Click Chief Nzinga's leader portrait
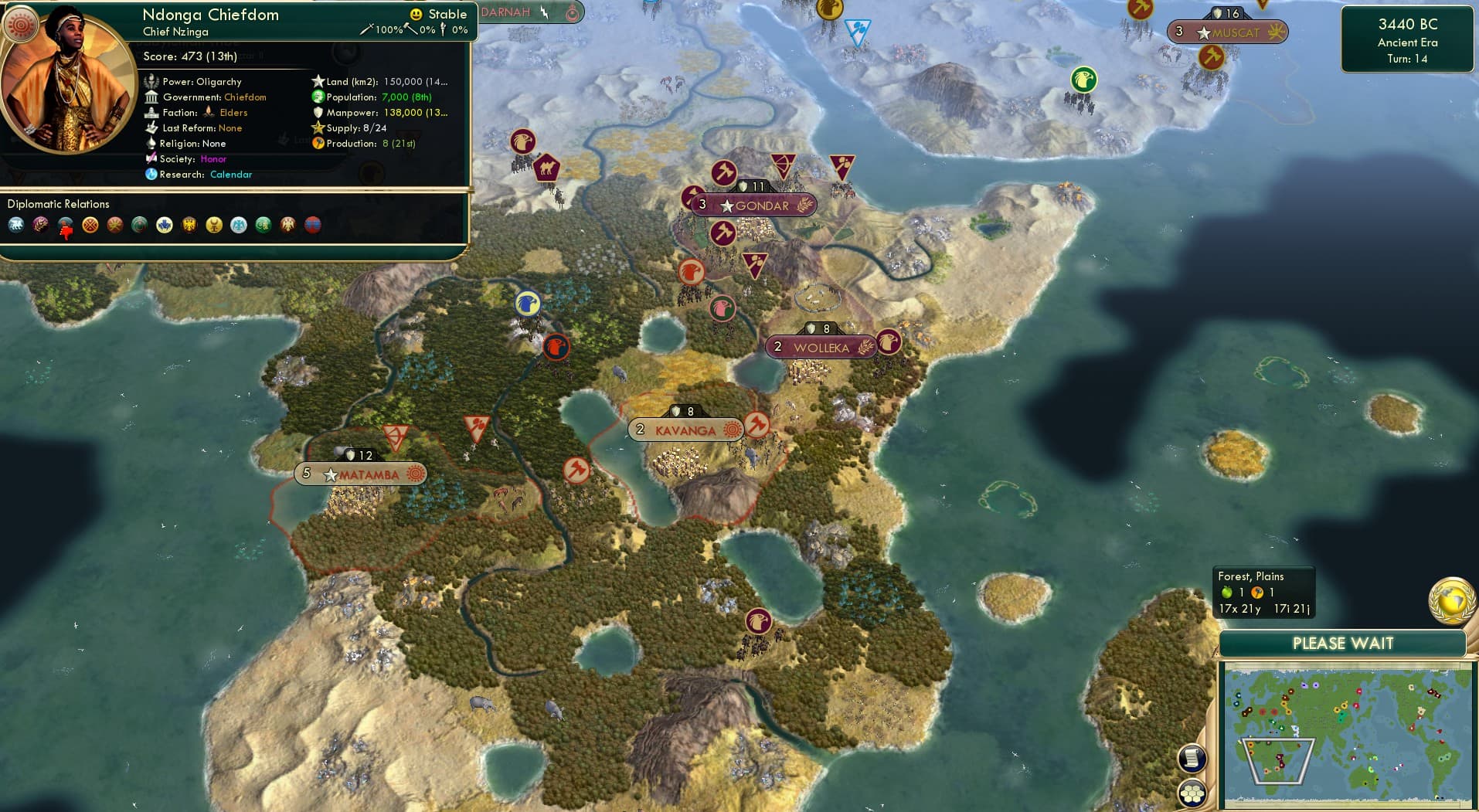This screenshot has width=1479, height=812. [x=68, y=89]
